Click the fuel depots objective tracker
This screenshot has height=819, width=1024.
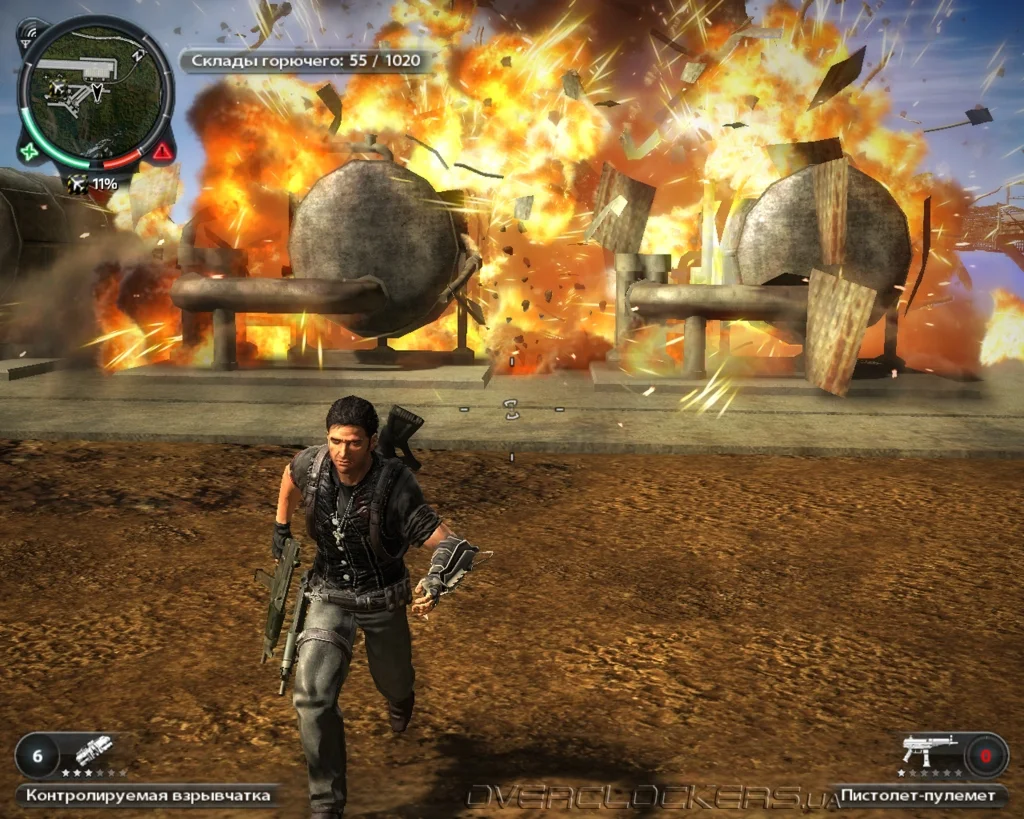[308, 62]
